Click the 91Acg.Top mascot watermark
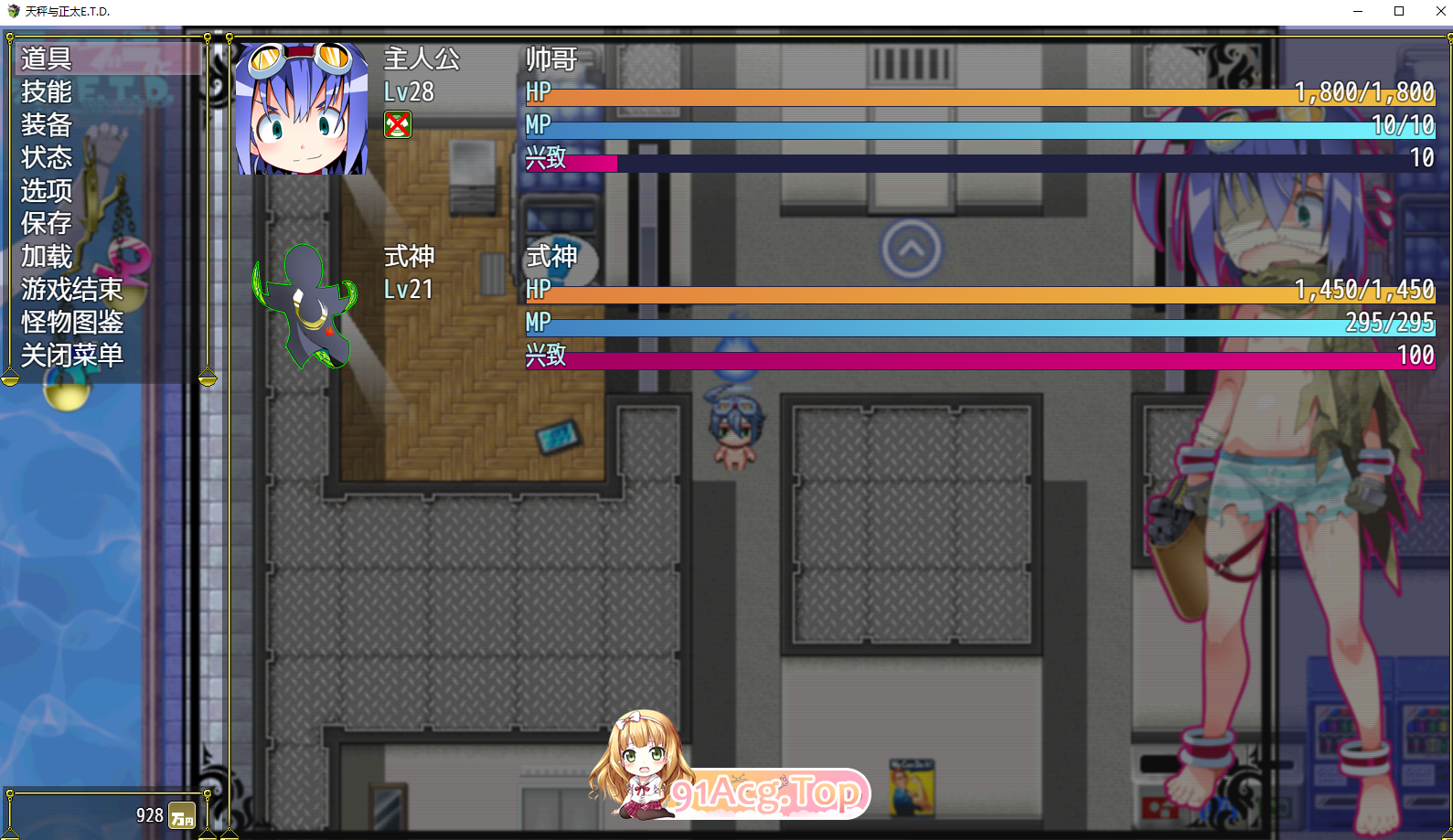 click(647, 772)
